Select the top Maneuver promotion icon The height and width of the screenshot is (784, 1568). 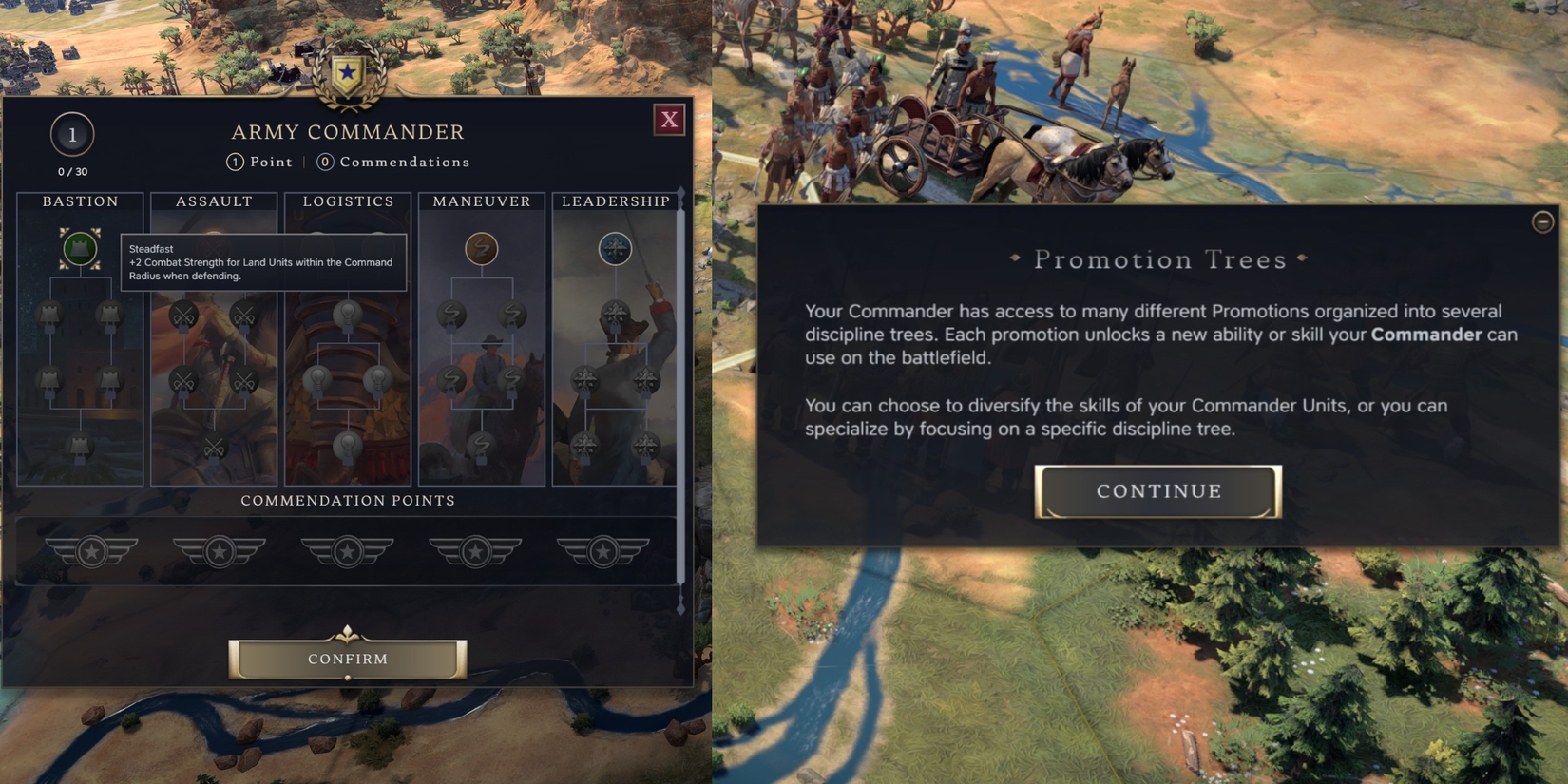click(481, 249)
